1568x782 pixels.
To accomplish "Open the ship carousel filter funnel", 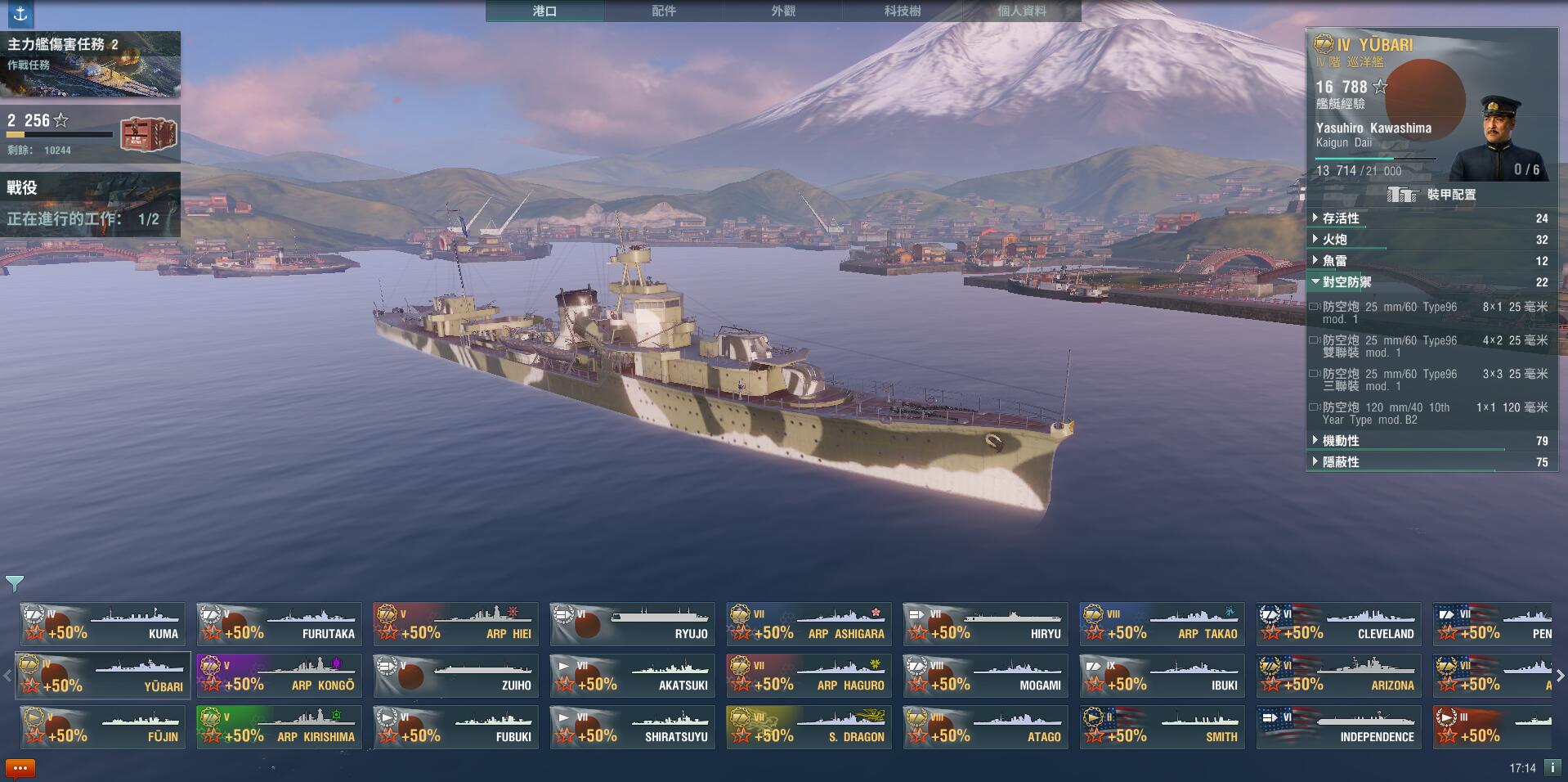I will pos(15,583).
